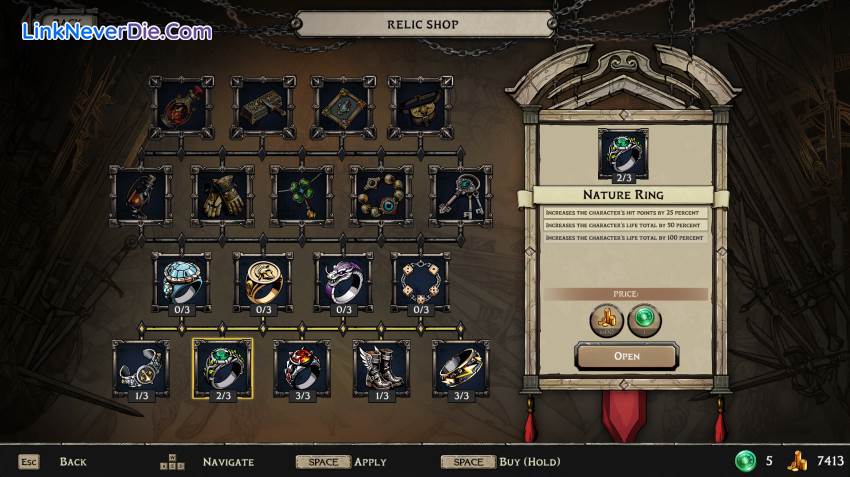
Task: Select the dark potion flask relic
Action: click(x=141, y=195)
